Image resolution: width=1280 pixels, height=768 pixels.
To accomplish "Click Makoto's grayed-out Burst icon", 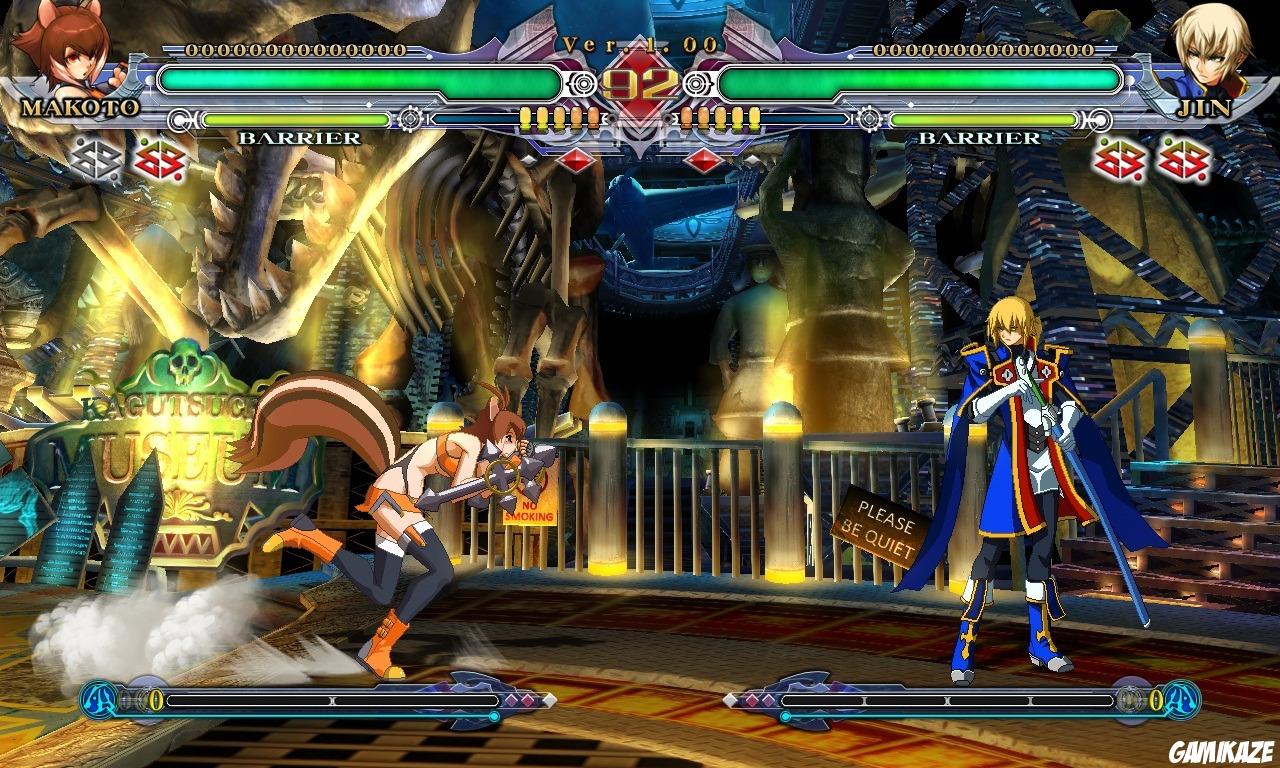I will point(95,160).
